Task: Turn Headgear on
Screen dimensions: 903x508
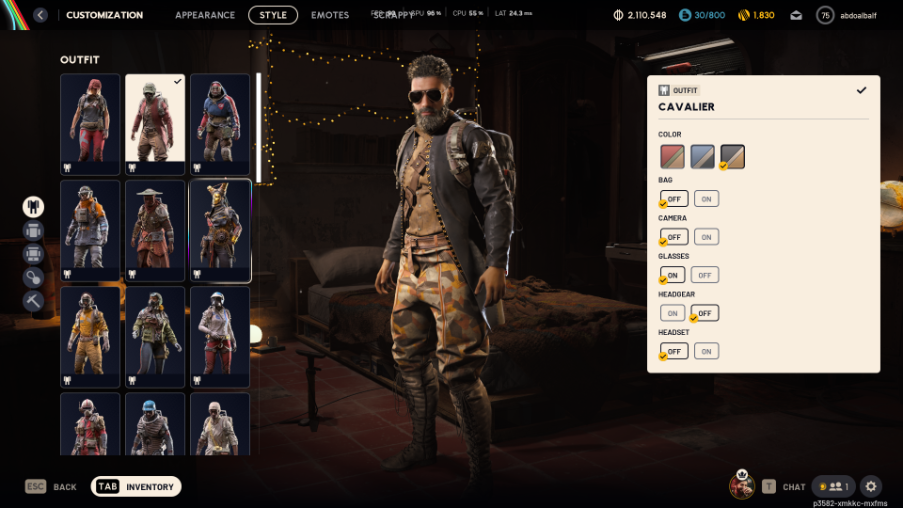Action: click(673, 313)
